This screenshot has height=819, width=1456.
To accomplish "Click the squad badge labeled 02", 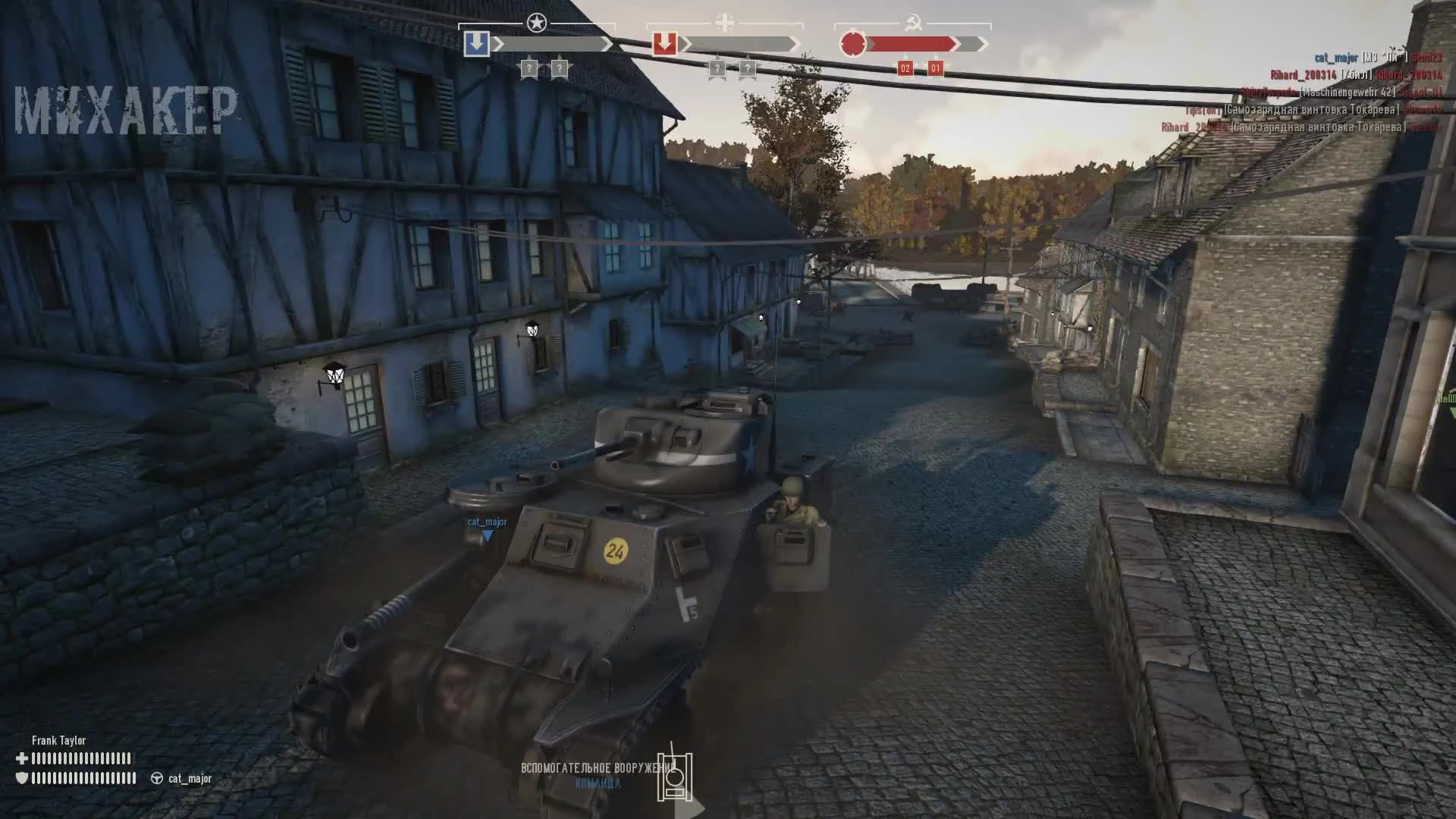I will tap(905, 67).
